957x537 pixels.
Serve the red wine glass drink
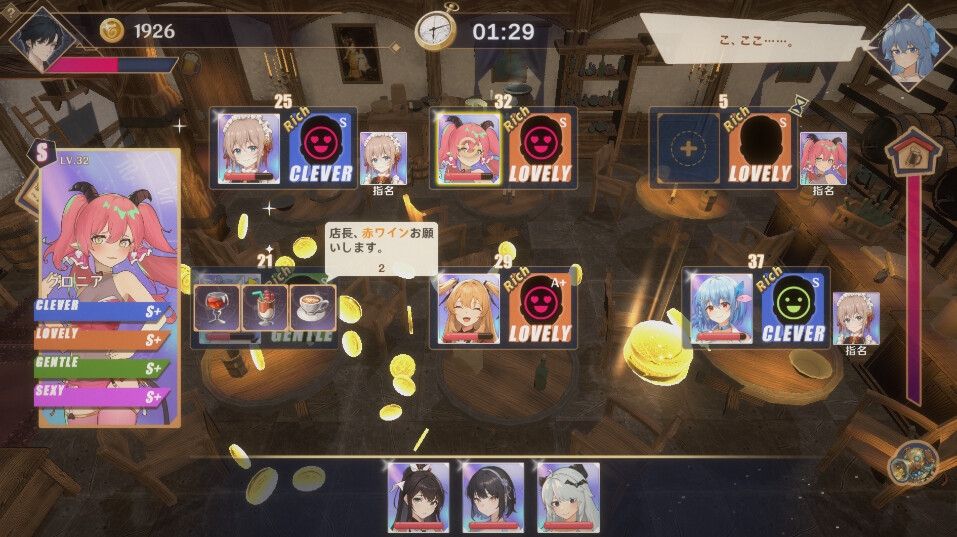pyautogui.click(x=216, y=308)
